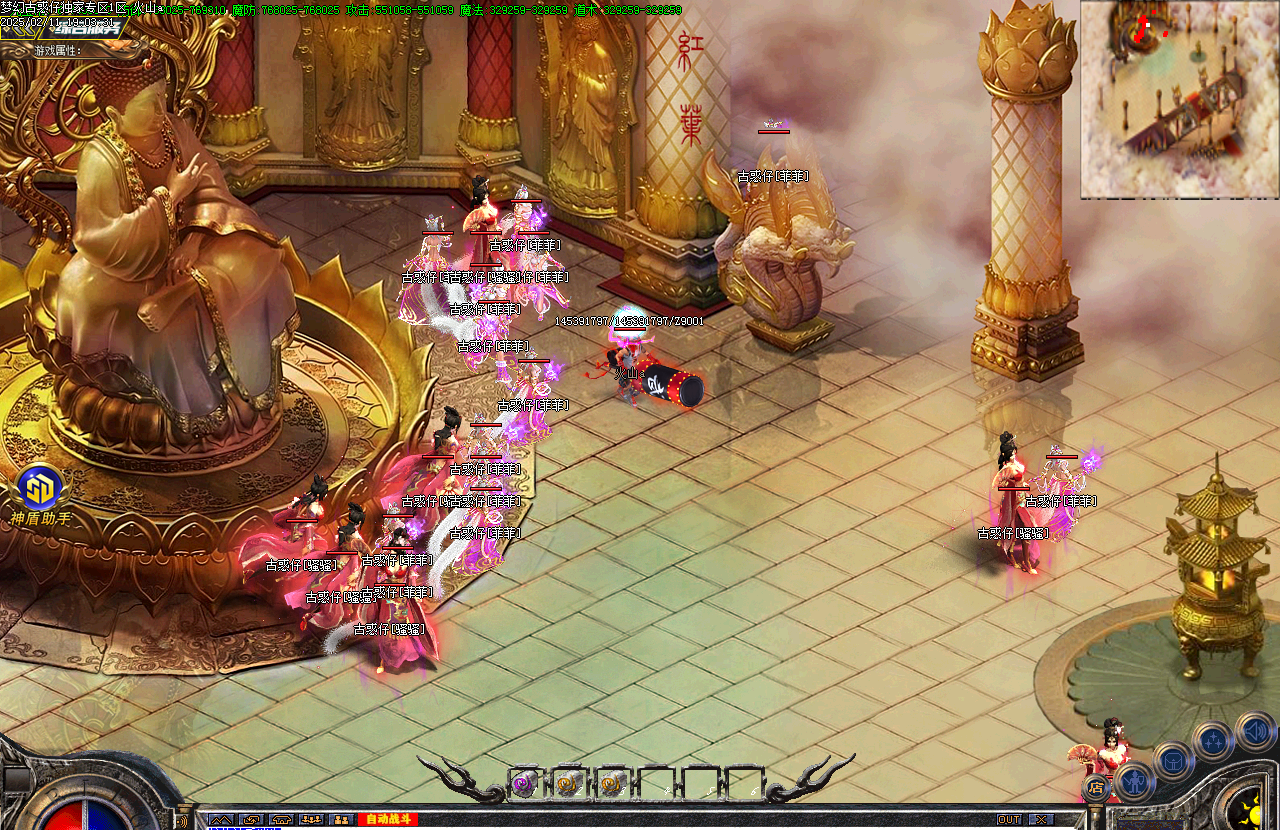This screenshot has width=1280, height=830.
Task: Click the X exit button beside OUT
Action: tap(1041, 820)
